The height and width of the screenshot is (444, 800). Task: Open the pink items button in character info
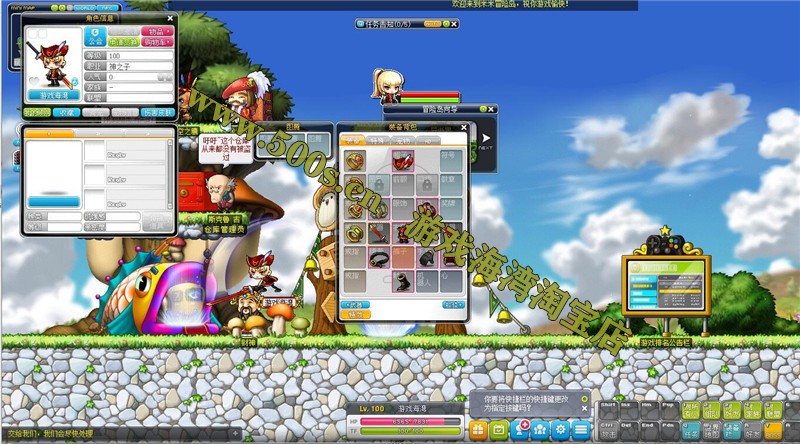pyautogui.click(x=156, y=32)
